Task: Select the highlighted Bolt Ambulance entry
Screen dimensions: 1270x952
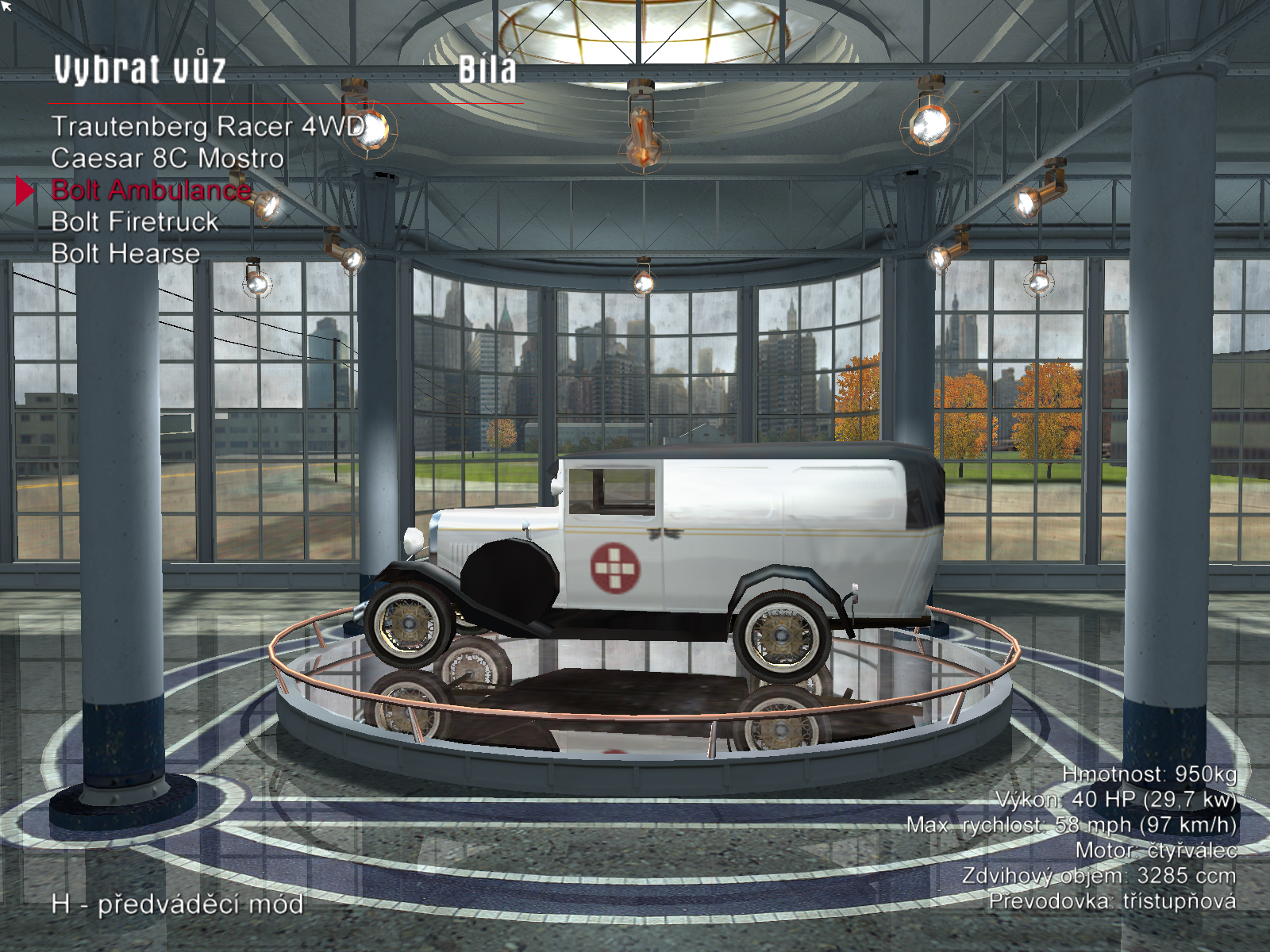Action: click(x=152, y=190)
